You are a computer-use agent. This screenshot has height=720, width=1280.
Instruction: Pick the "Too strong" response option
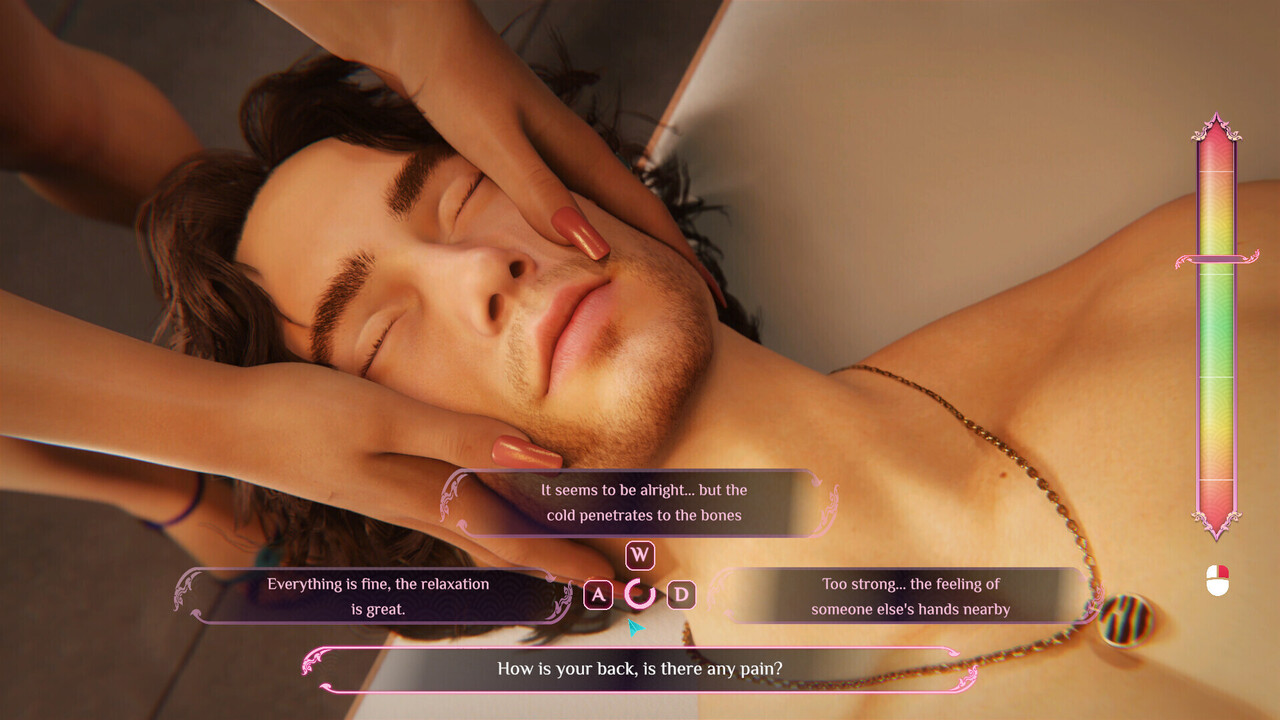point(909,596)
